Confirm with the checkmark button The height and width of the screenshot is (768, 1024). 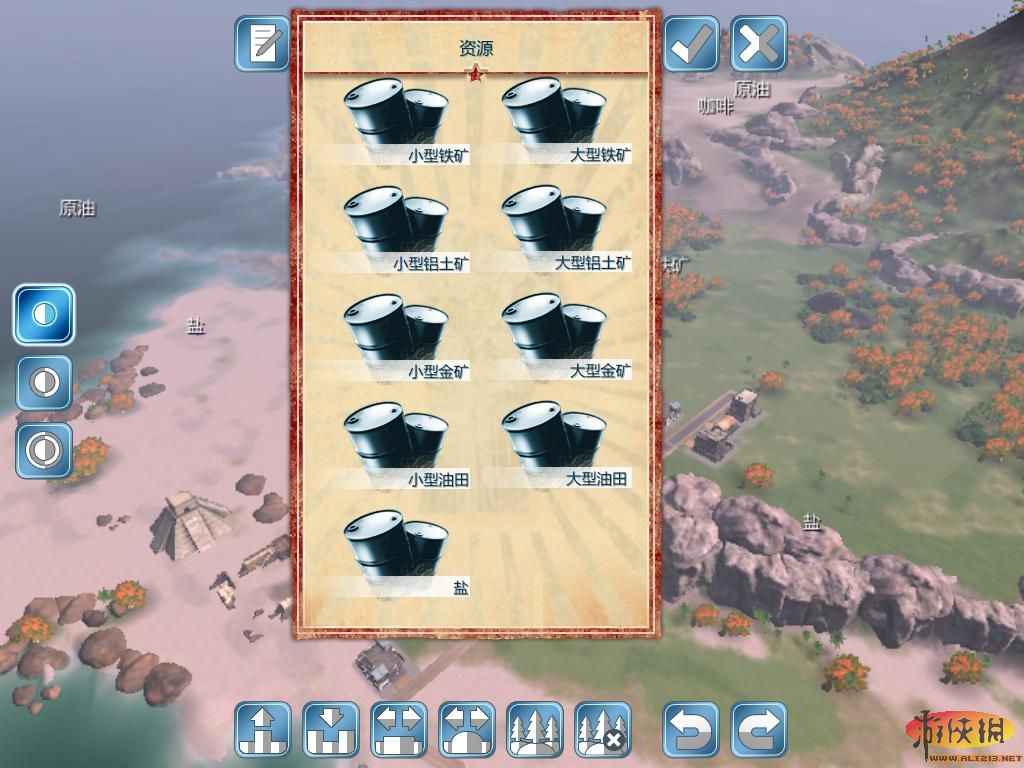coord(691,44)
